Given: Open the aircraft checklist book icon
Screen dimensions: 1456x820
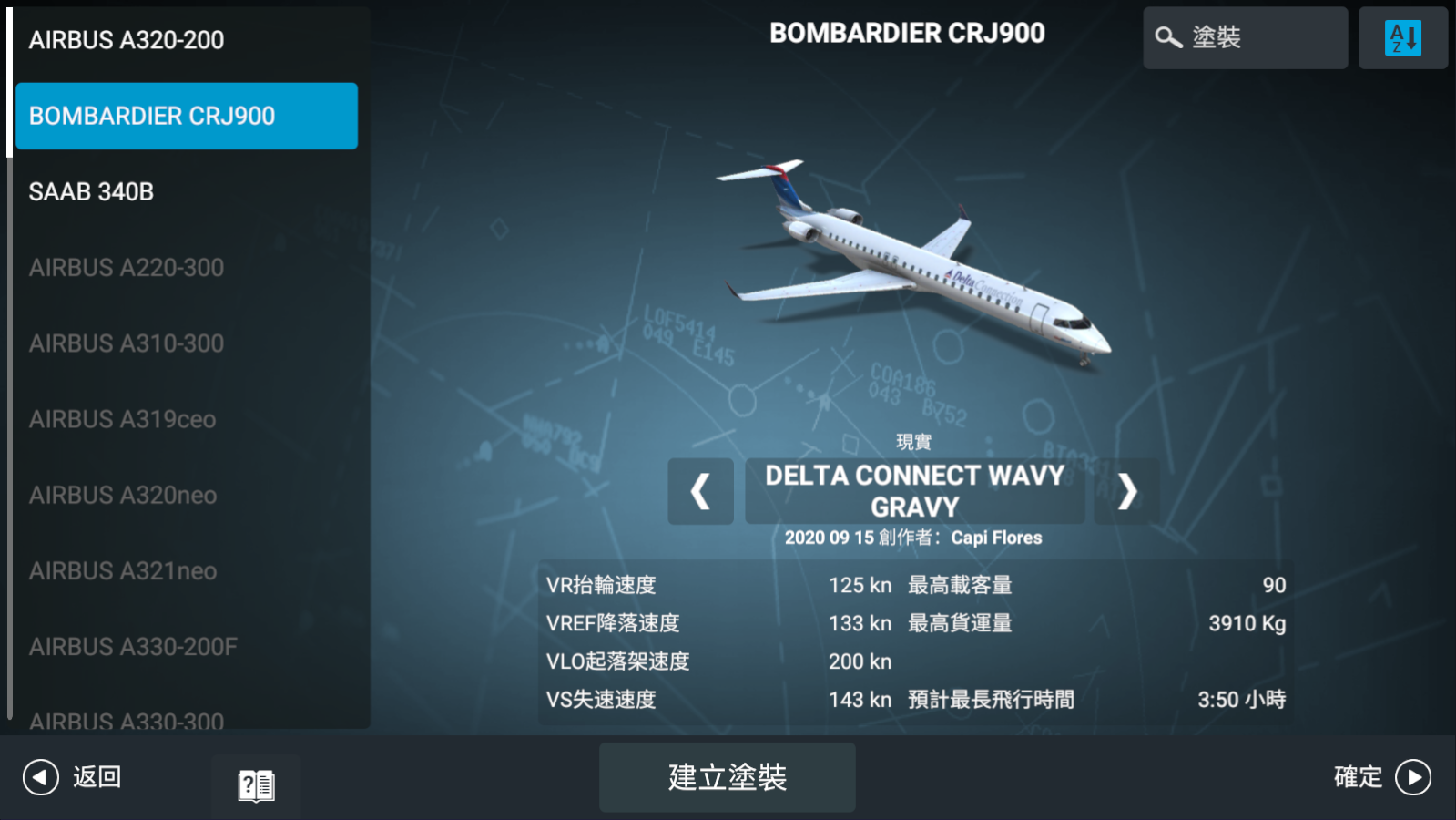Looking at the screenshot, I should 256,785.
